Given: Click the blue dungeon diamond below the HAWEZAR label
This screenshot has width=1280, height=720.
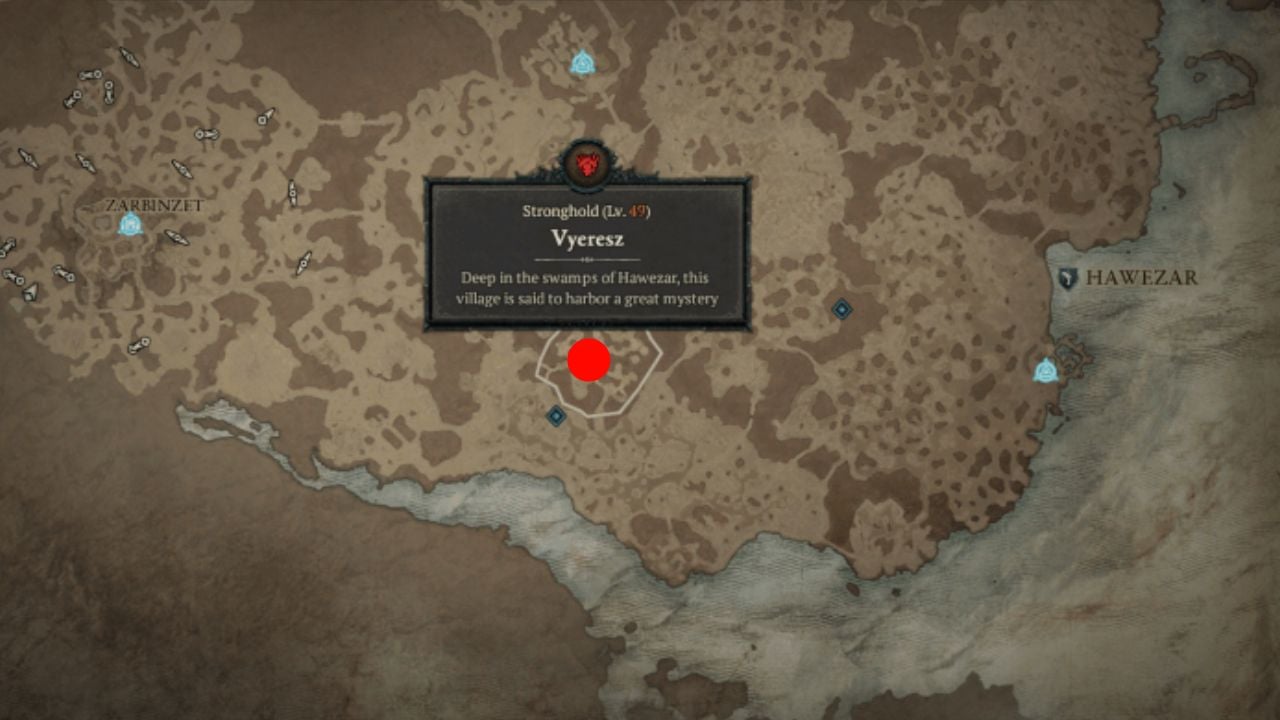Looking at the screenshot, I should tap(843, 309).
